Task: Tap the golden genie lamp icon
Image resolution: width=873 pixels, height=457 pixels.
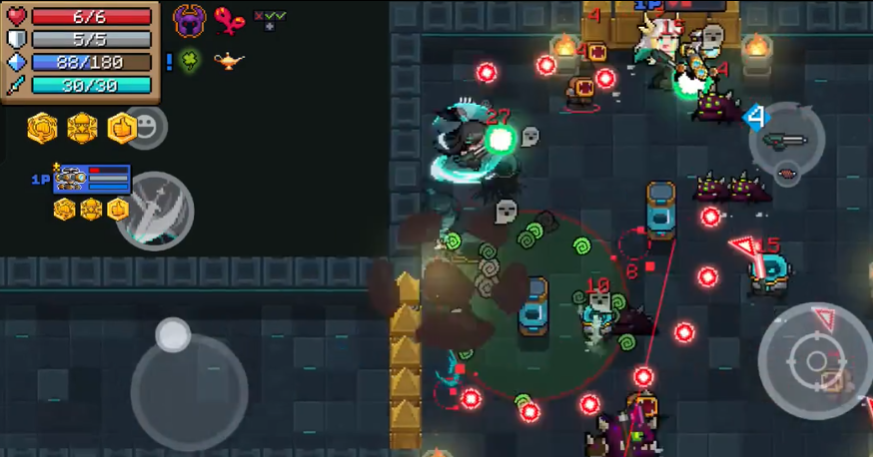Action: tap(229, 61)
